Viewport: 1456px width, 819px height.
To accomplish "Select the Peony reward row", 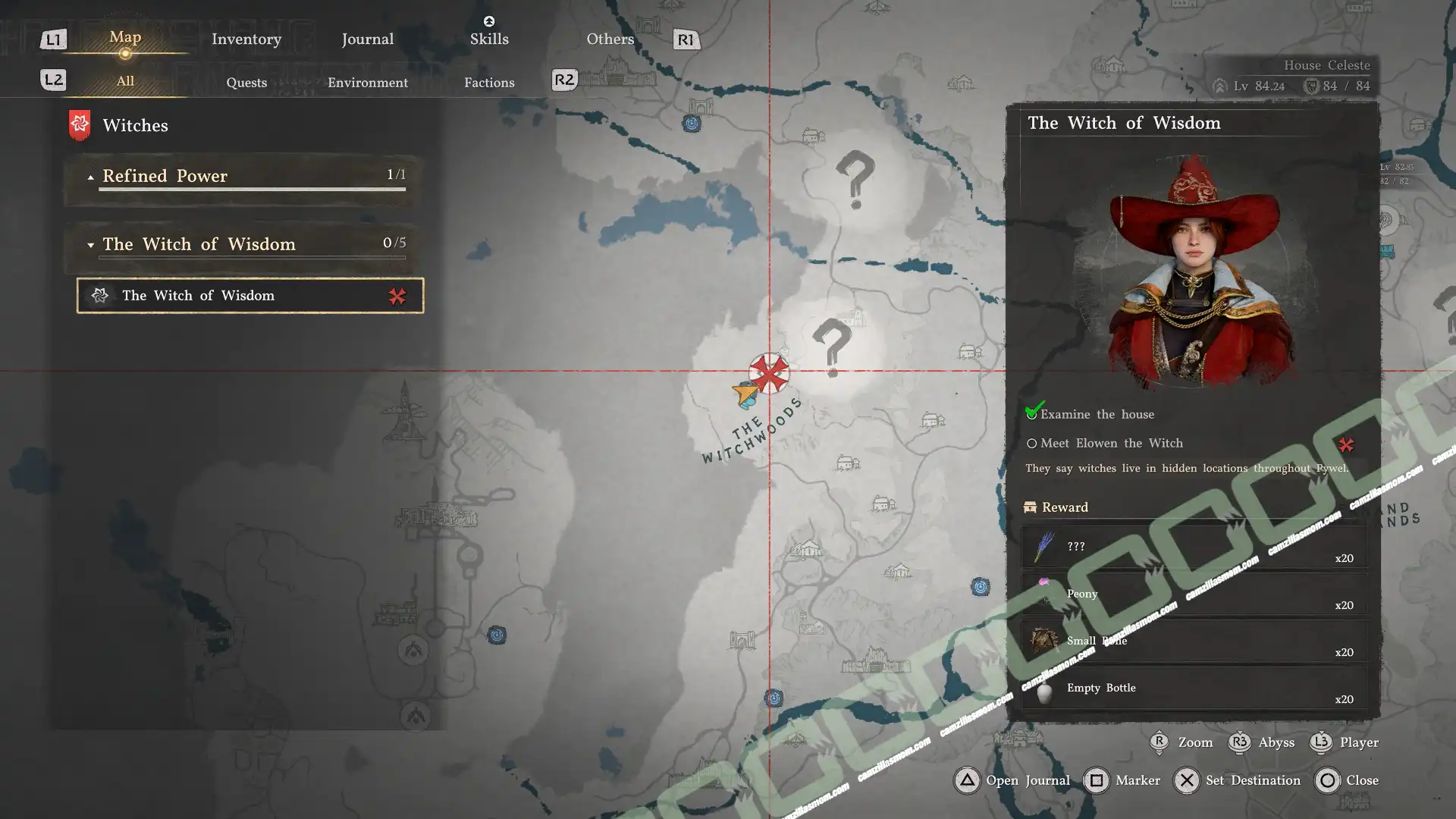I will 1194,595.
